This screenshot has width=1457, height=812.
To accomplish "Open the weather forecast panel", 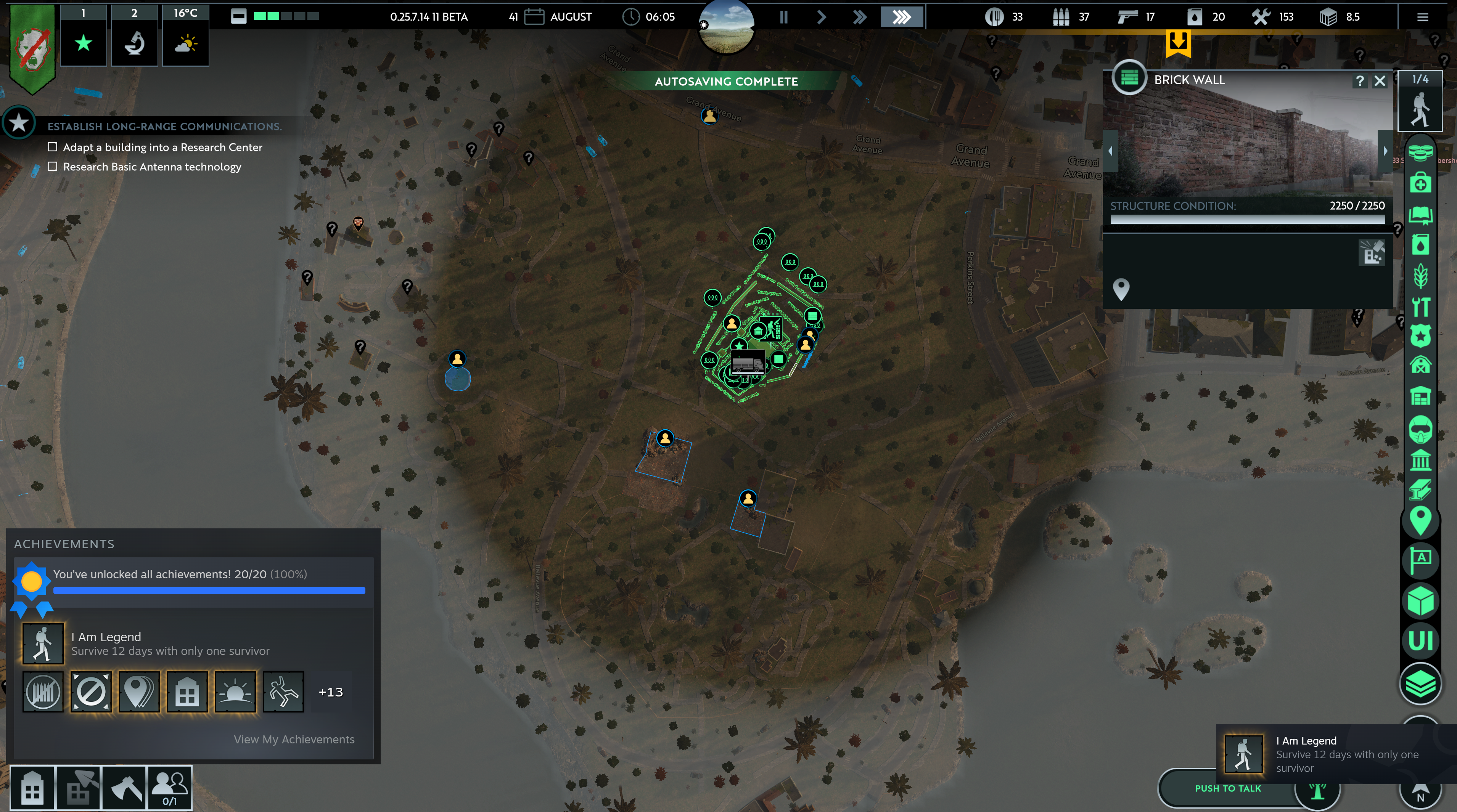I will (185, 42).
